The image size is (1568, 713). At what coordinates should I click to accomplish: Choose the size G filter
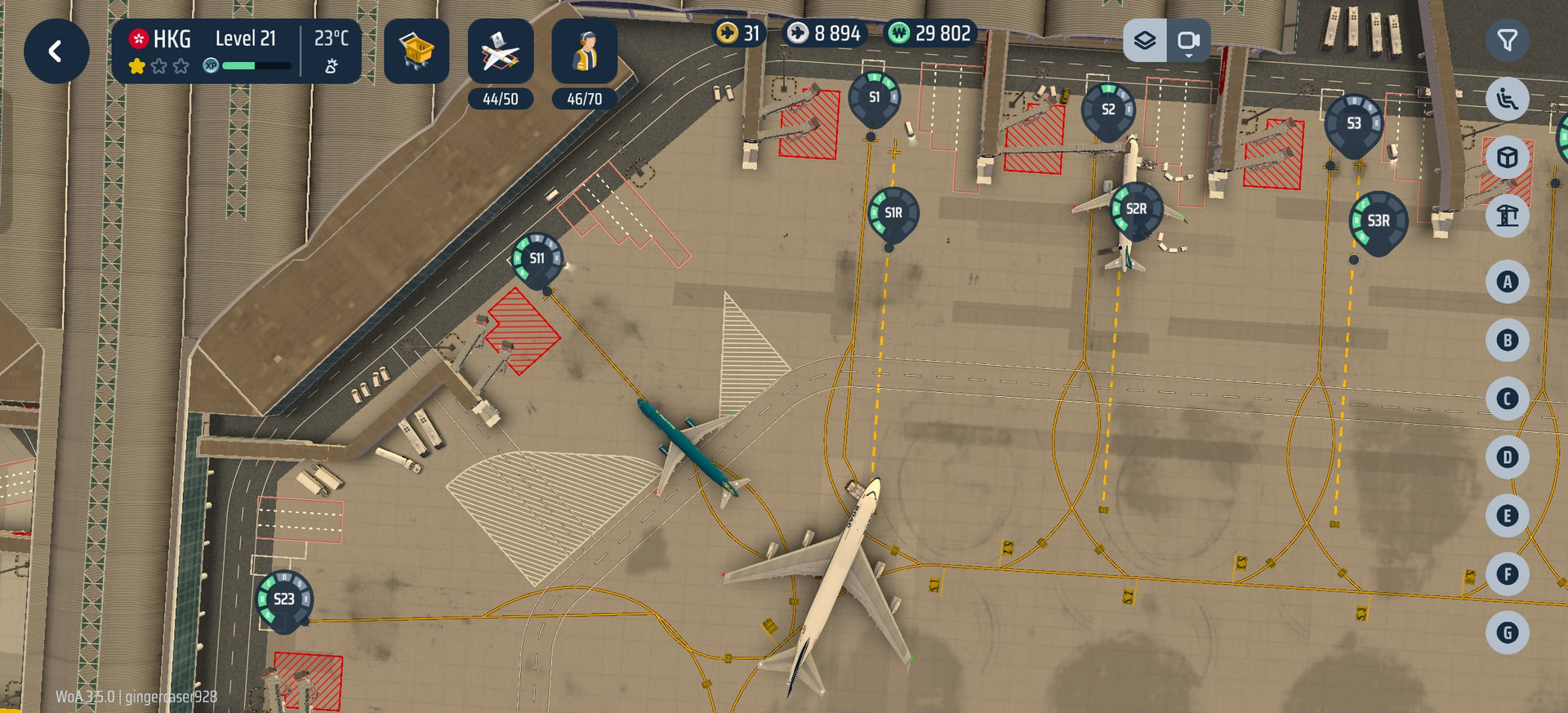click(x=1507, y=632)
